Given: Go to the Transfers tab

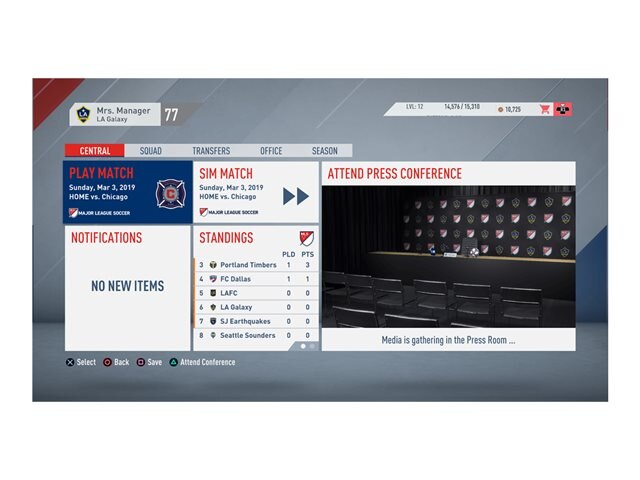Looking at the screenshot, I should pyautogui.click(x=211, y=151).
